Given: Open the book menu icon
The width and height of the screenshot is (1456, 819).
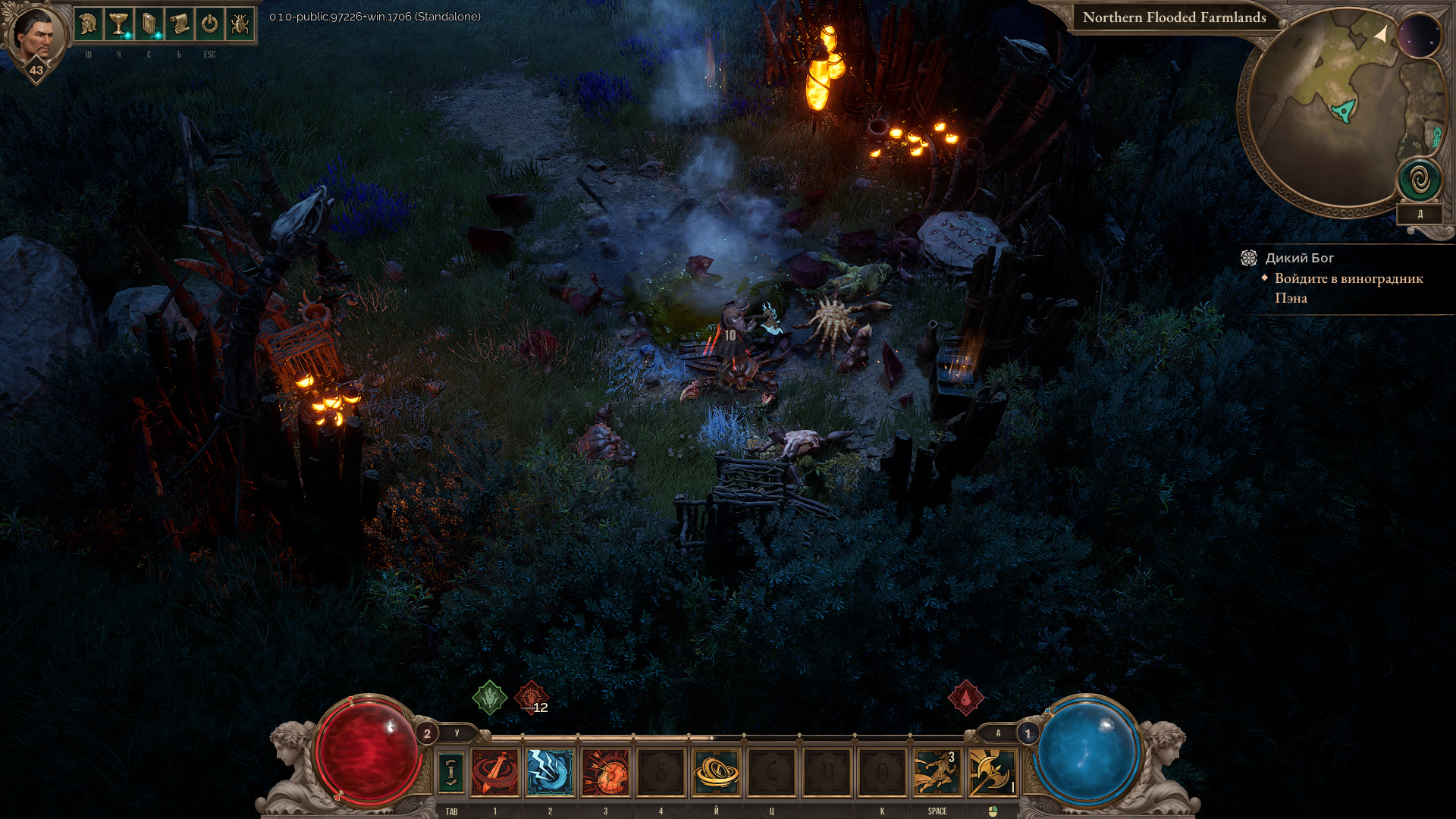Looking at the screenshot, I should 149,25.
